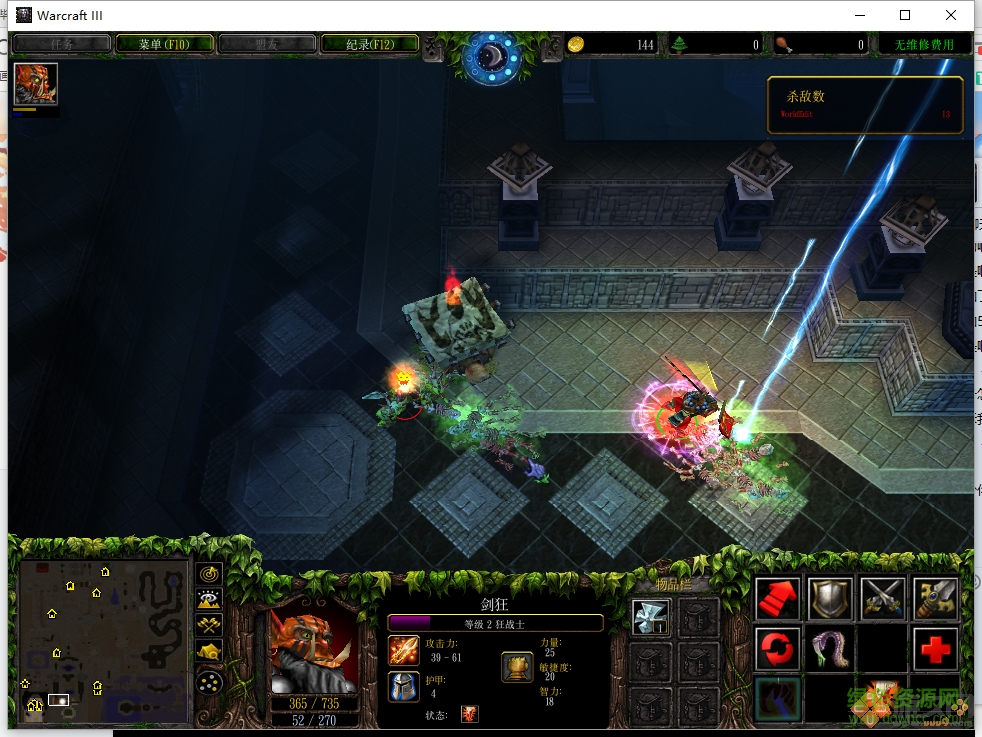
Task: Use the item in the first inventory slot
Action: 650,616
